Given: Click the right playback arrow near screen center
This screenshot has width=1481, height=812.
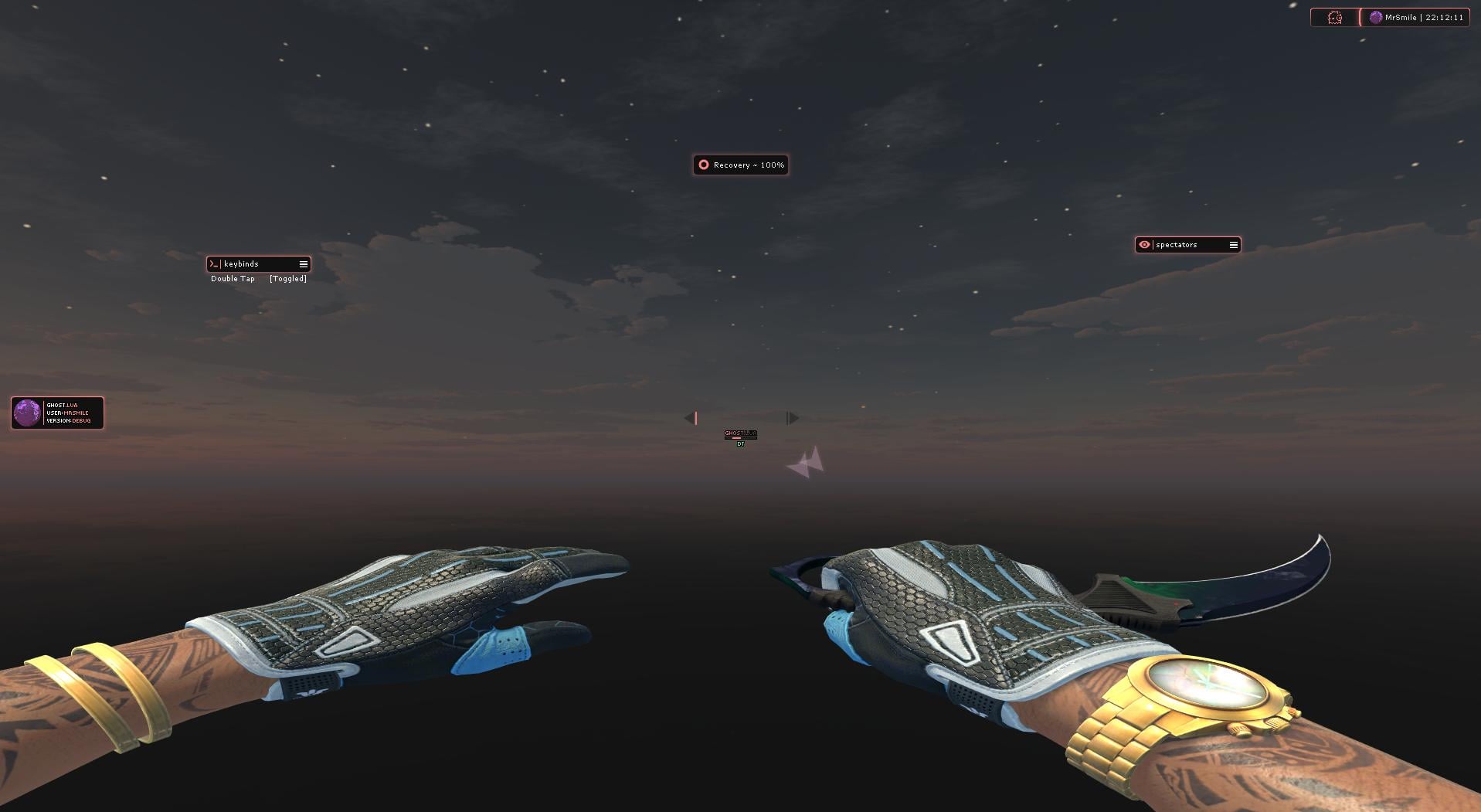Looking at the screenshot, I should coord(793,418).
